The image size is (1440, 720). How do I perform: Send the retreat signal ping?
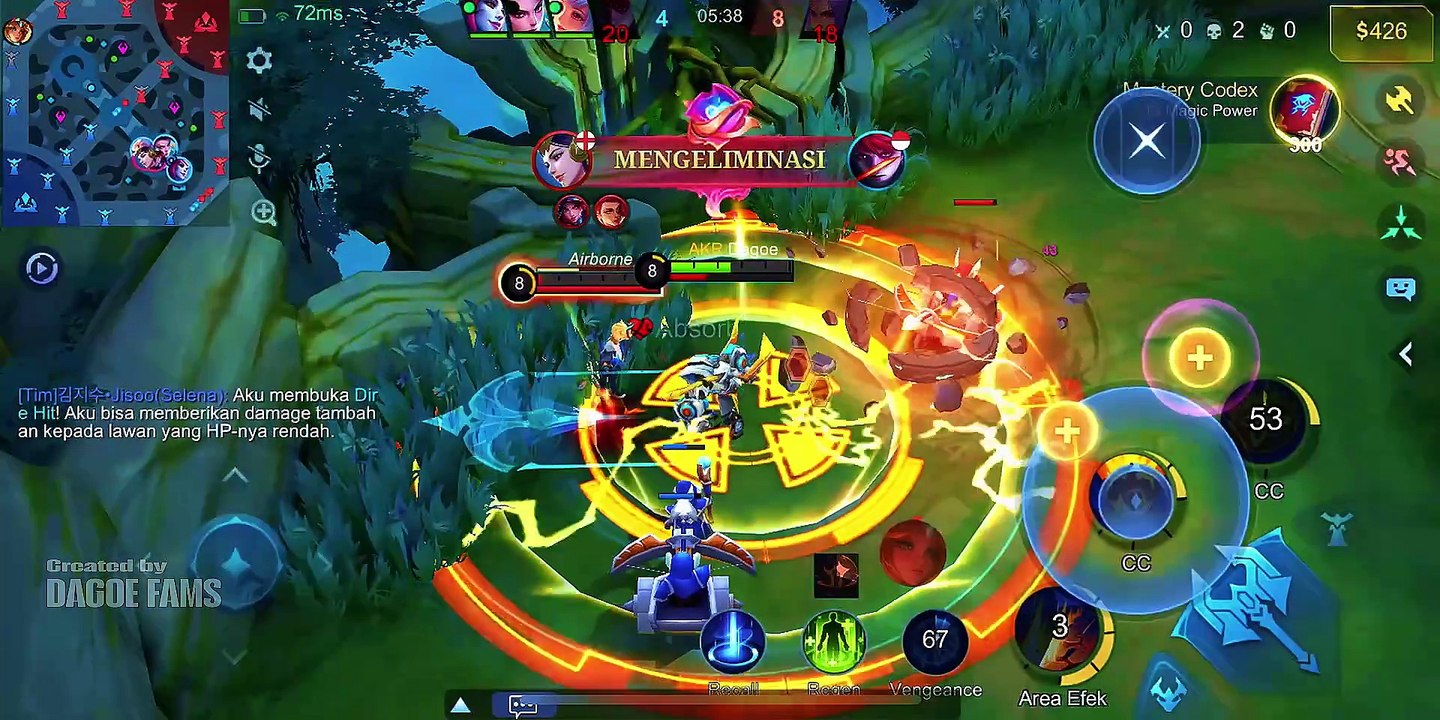1400,160
